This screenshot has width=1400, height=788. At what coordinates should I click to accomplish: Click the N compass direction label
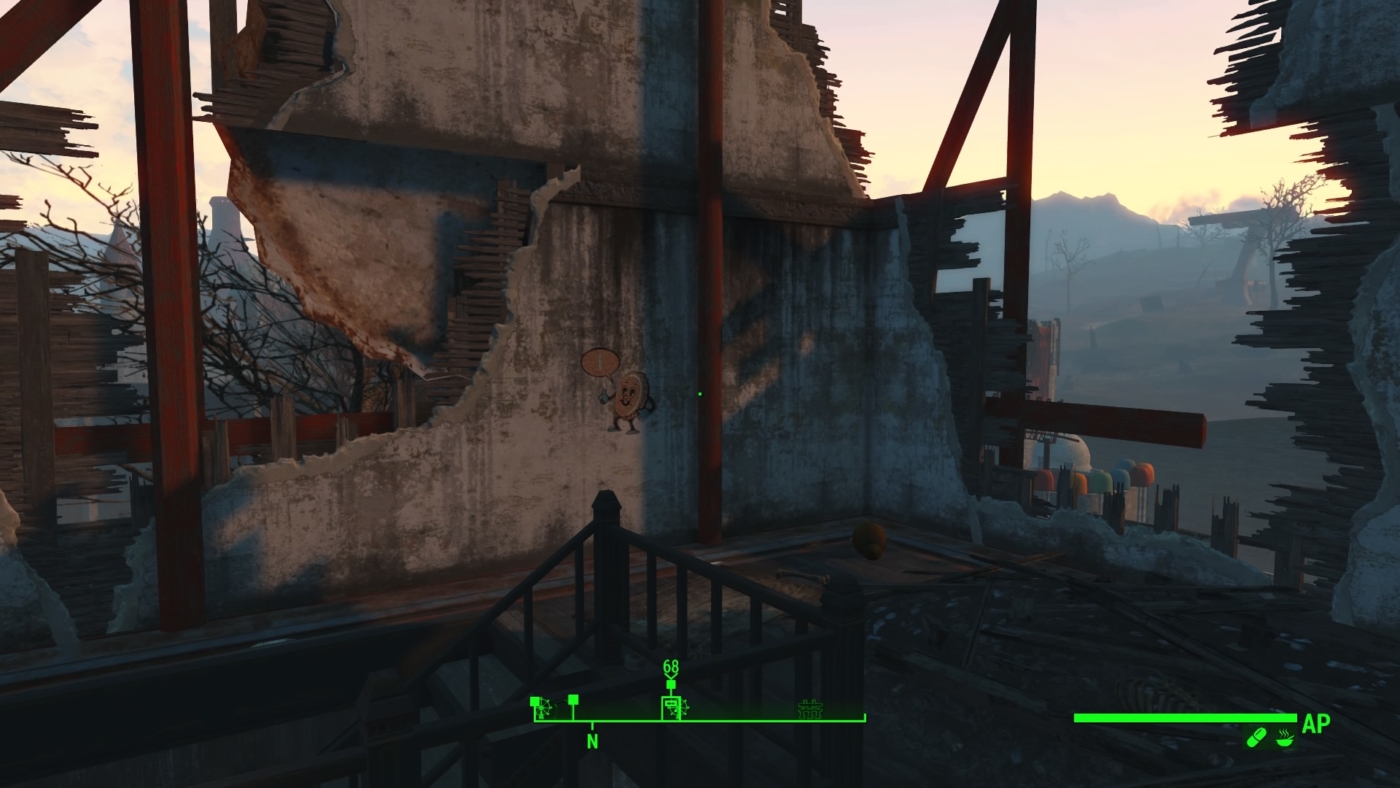pos(591,740)
